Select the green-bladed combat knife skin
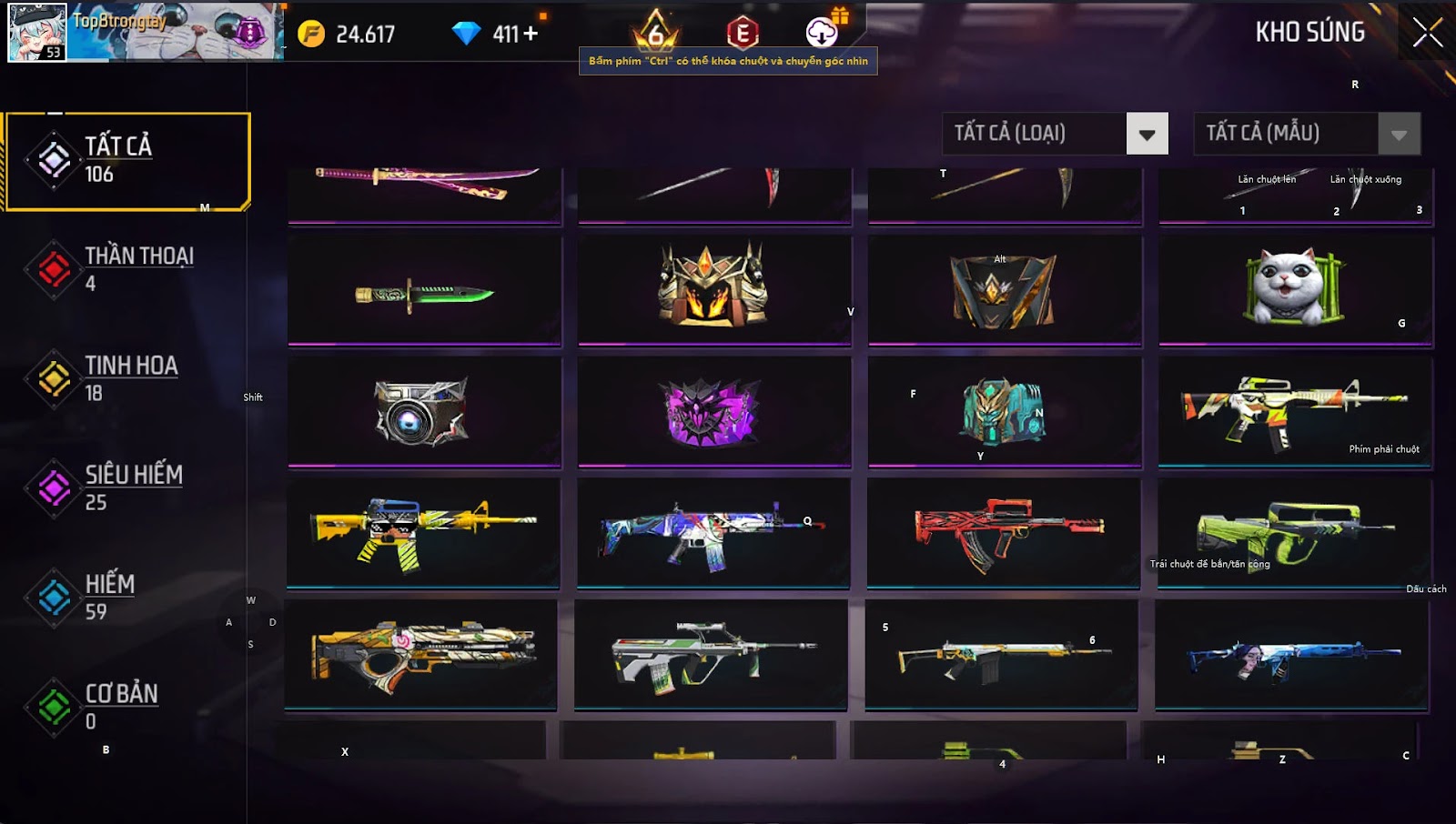The width and height of the screenshot is (1456, 824). [x=424, y=293]
